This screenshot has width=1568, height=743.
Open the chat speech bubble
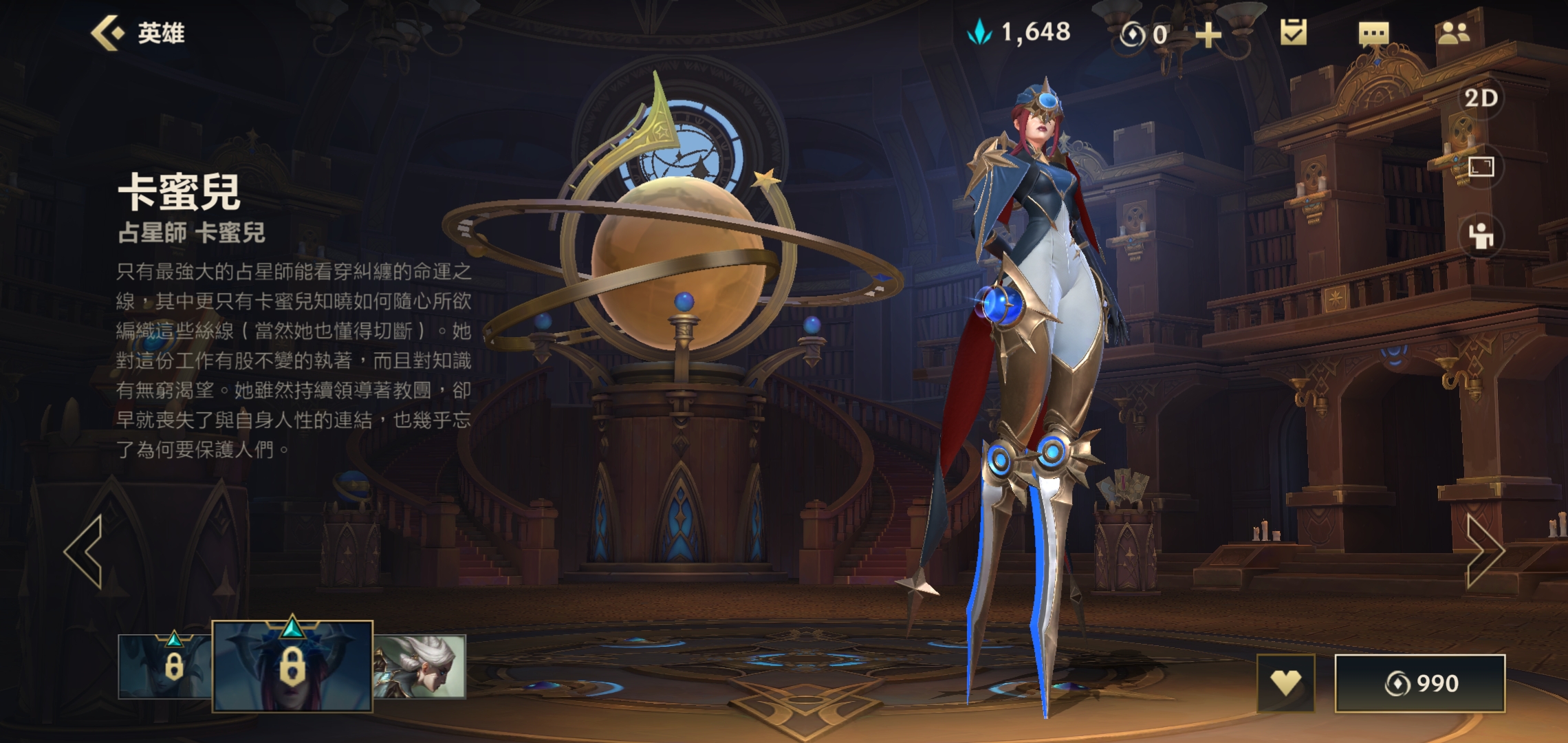click(1373, 33)
